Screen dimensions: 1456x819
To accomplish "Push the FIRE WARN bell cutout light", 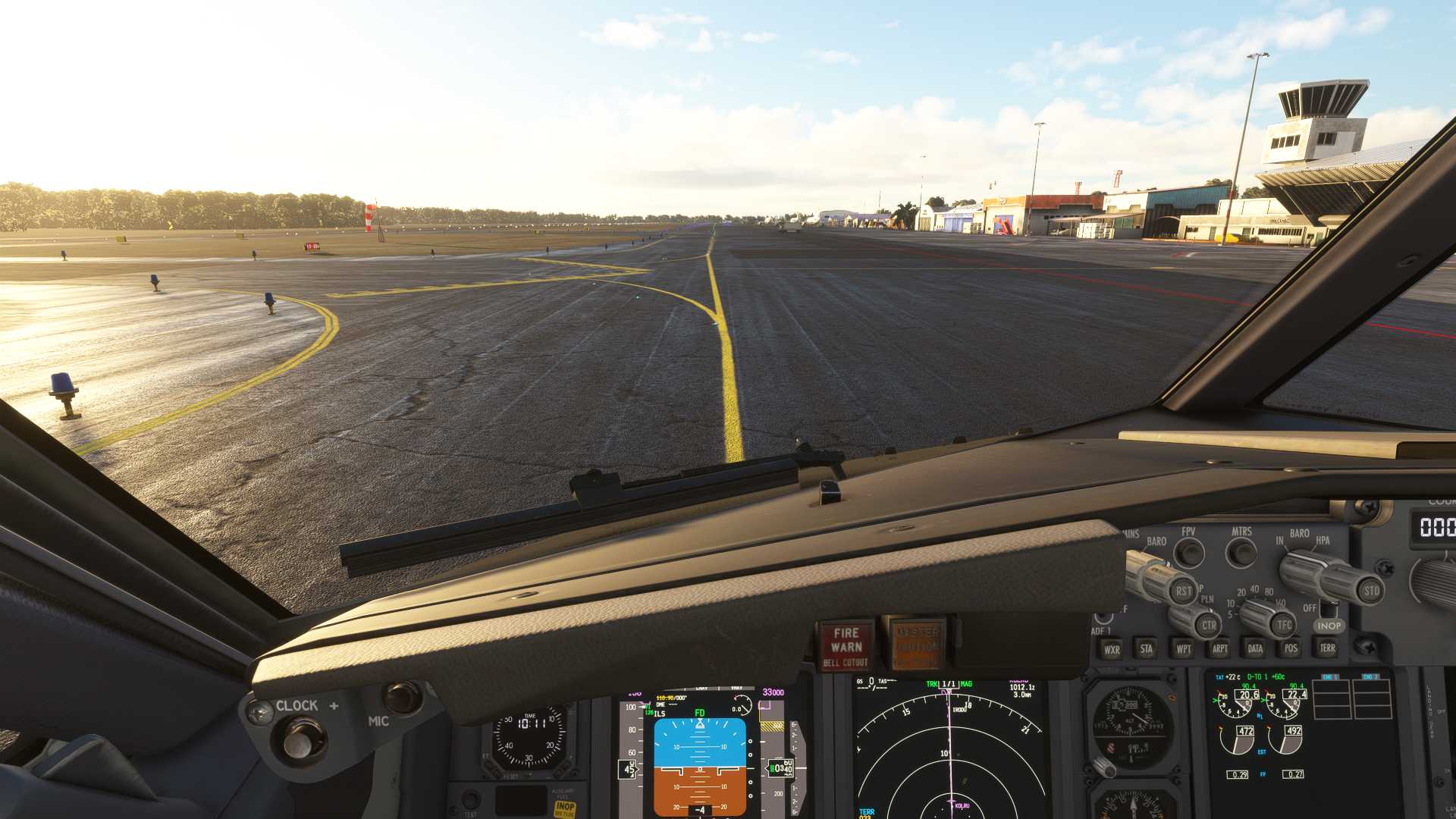I will point(846,646).
